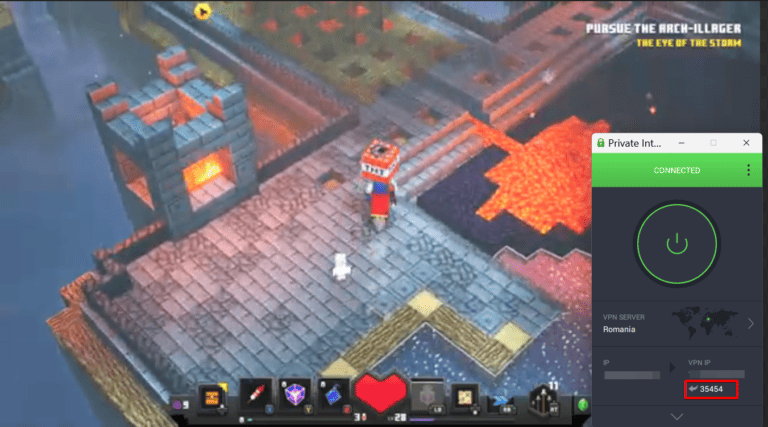Close the Private Internet Access window
Viewport: 768px width, 427px height.
pyautogui.click(x=745, y=143)
